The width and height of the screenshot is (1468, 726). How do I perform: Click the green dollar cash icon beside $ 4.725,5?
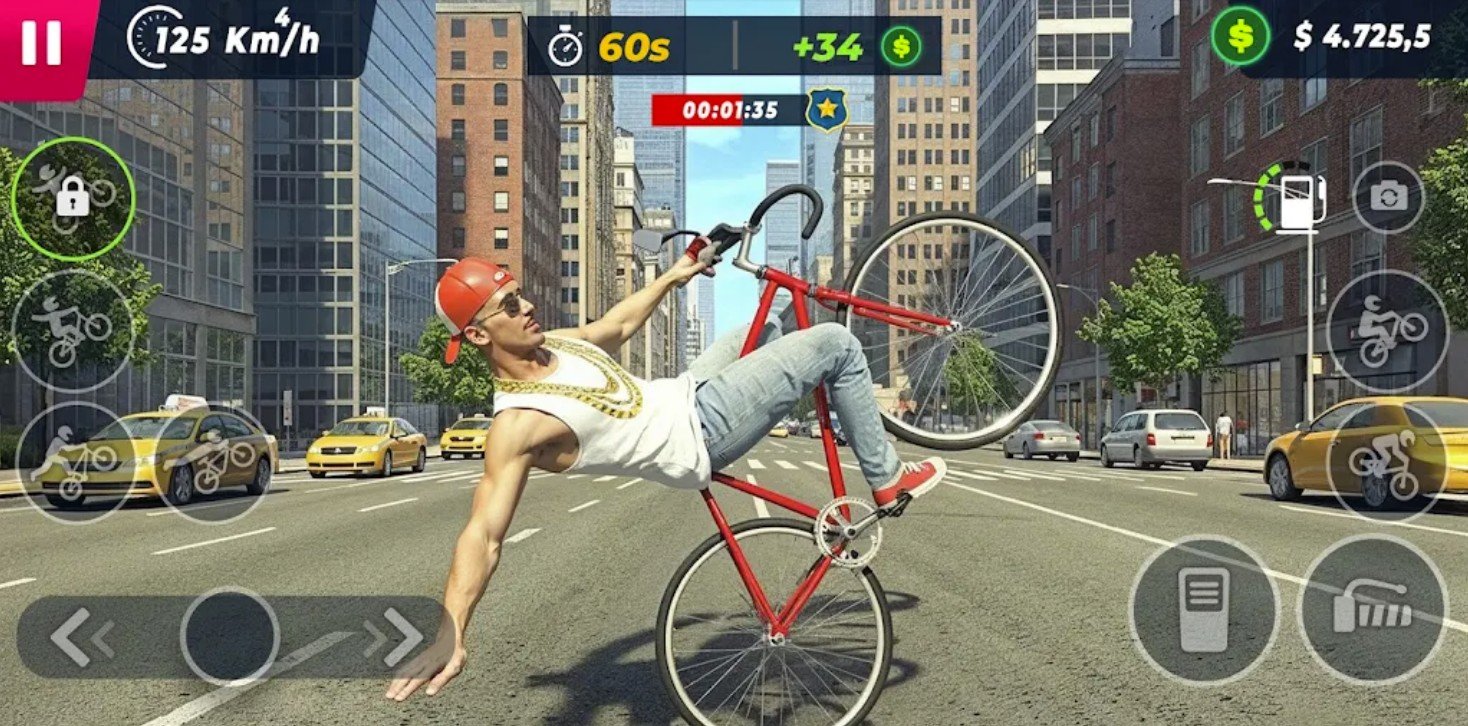click(x=1240, y=36)
